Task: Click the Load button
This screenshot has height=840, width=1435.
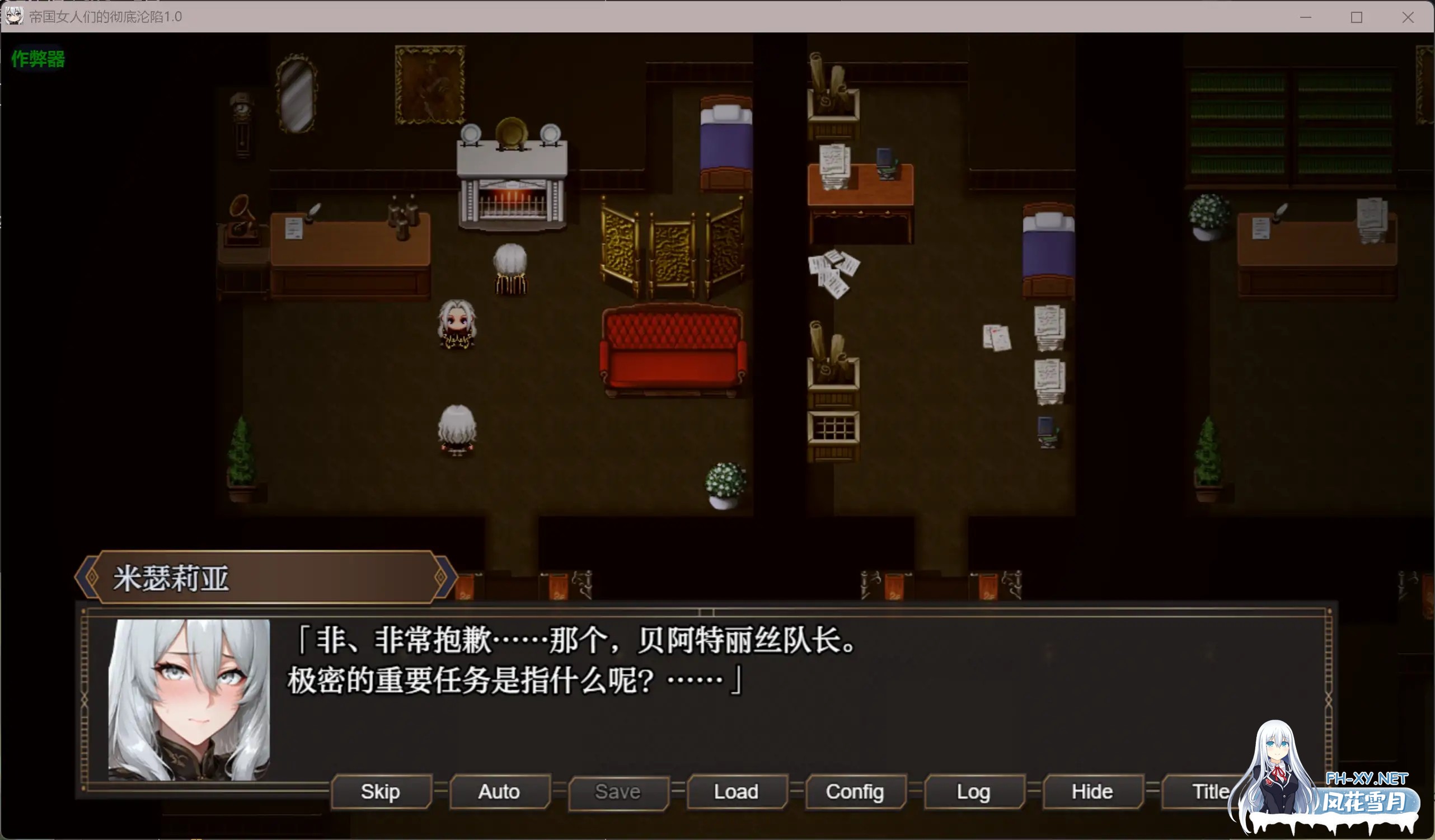Action: 737,792
